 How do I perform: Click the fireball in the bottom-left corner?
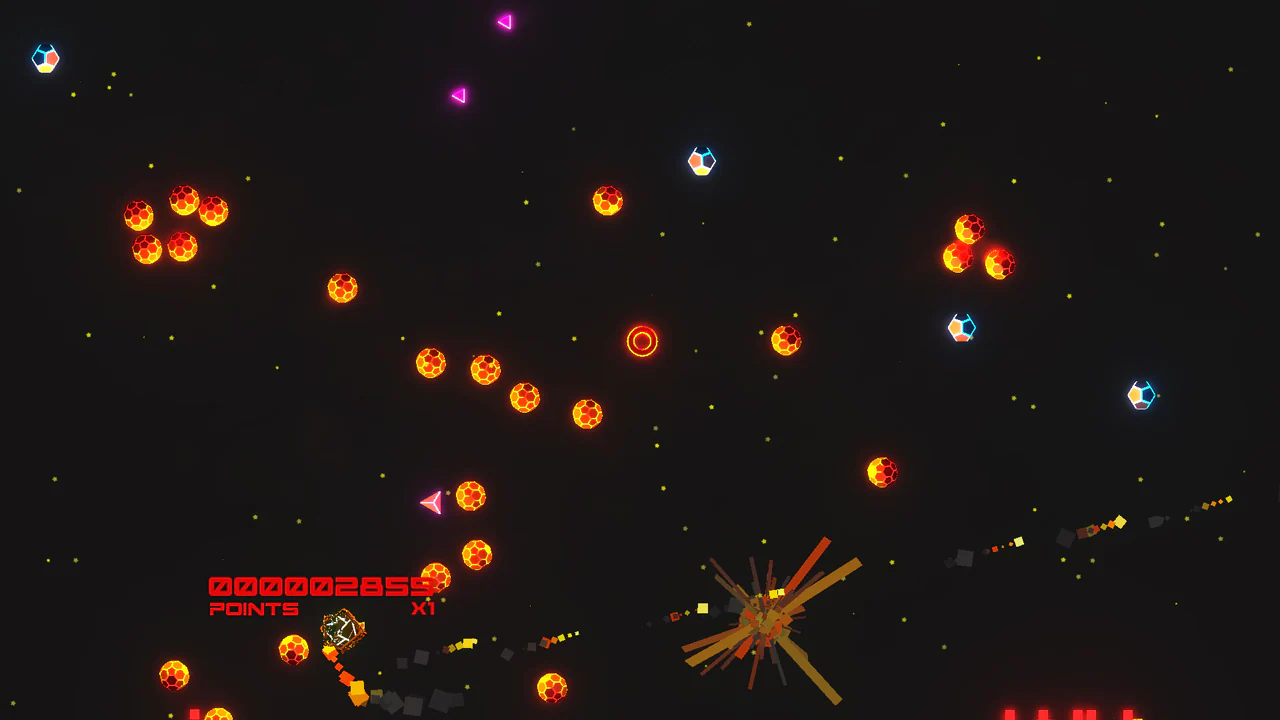[172, 675]
